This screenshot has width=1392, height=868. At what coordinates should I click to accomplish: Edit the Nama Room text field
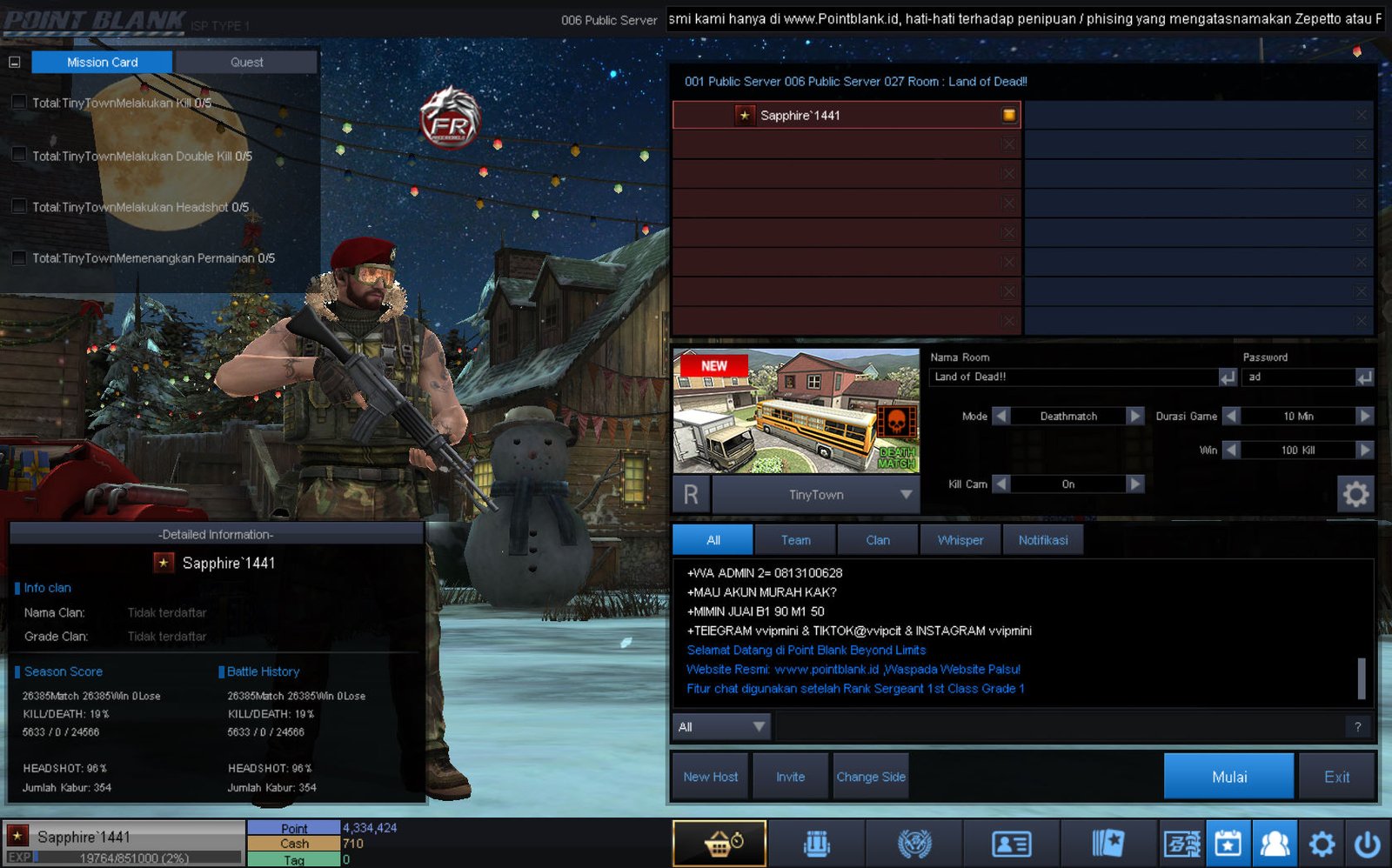pyautogui.click(x=1073, y=377)
